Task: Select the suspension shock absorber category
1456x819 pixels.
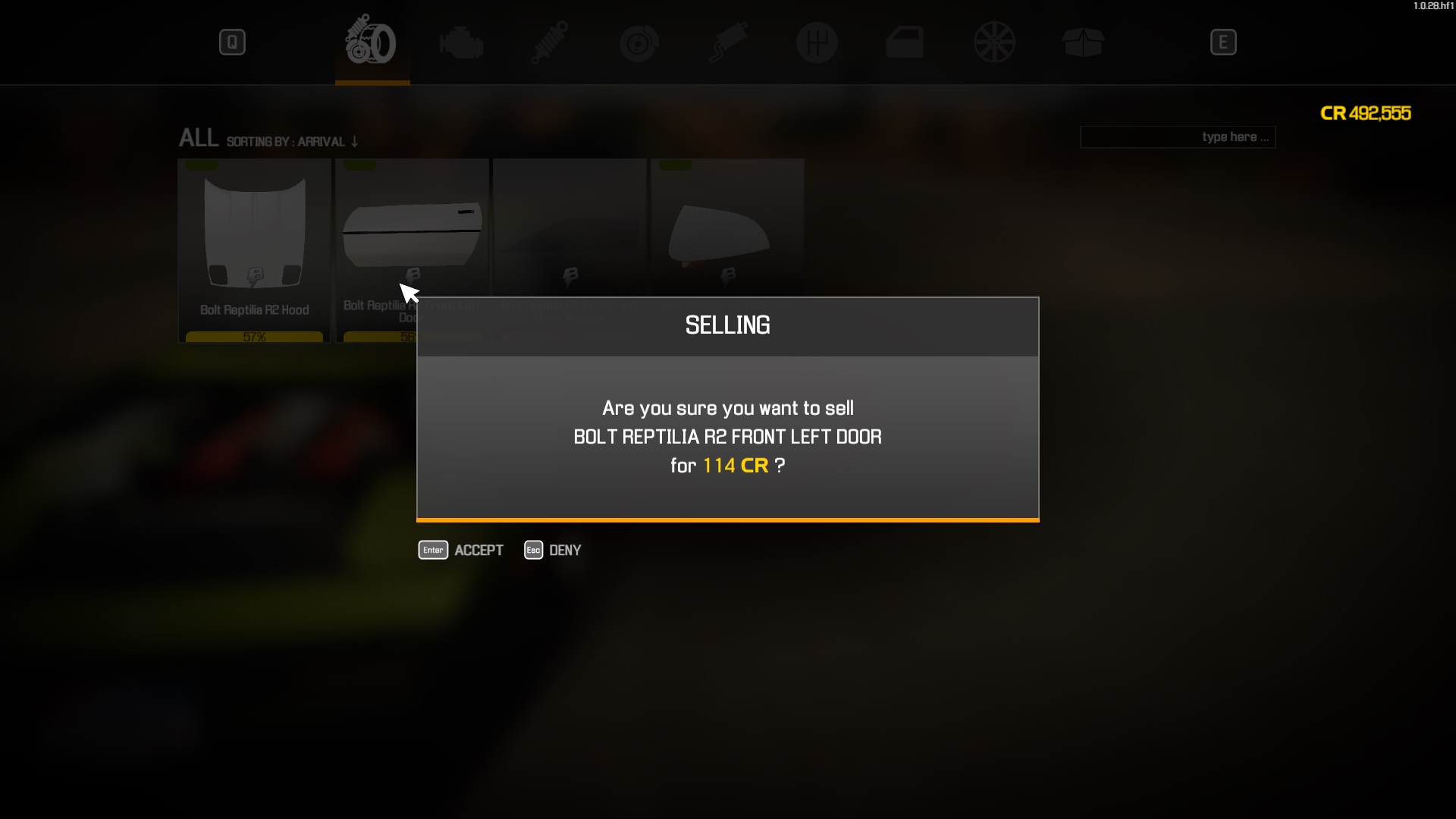Action: [550, 42]
